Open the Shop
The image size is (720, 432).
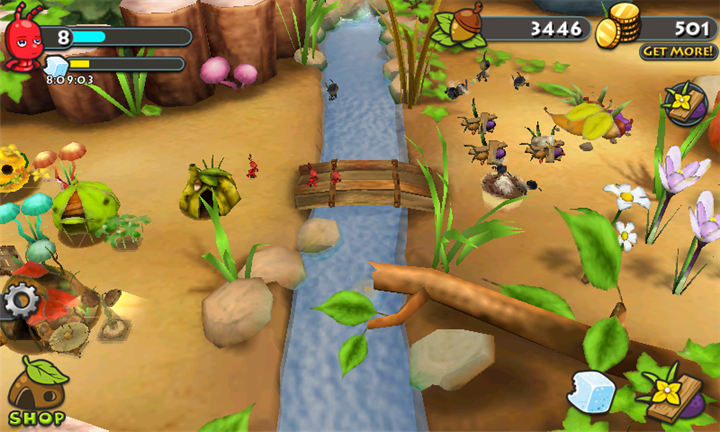coord(38,394)
